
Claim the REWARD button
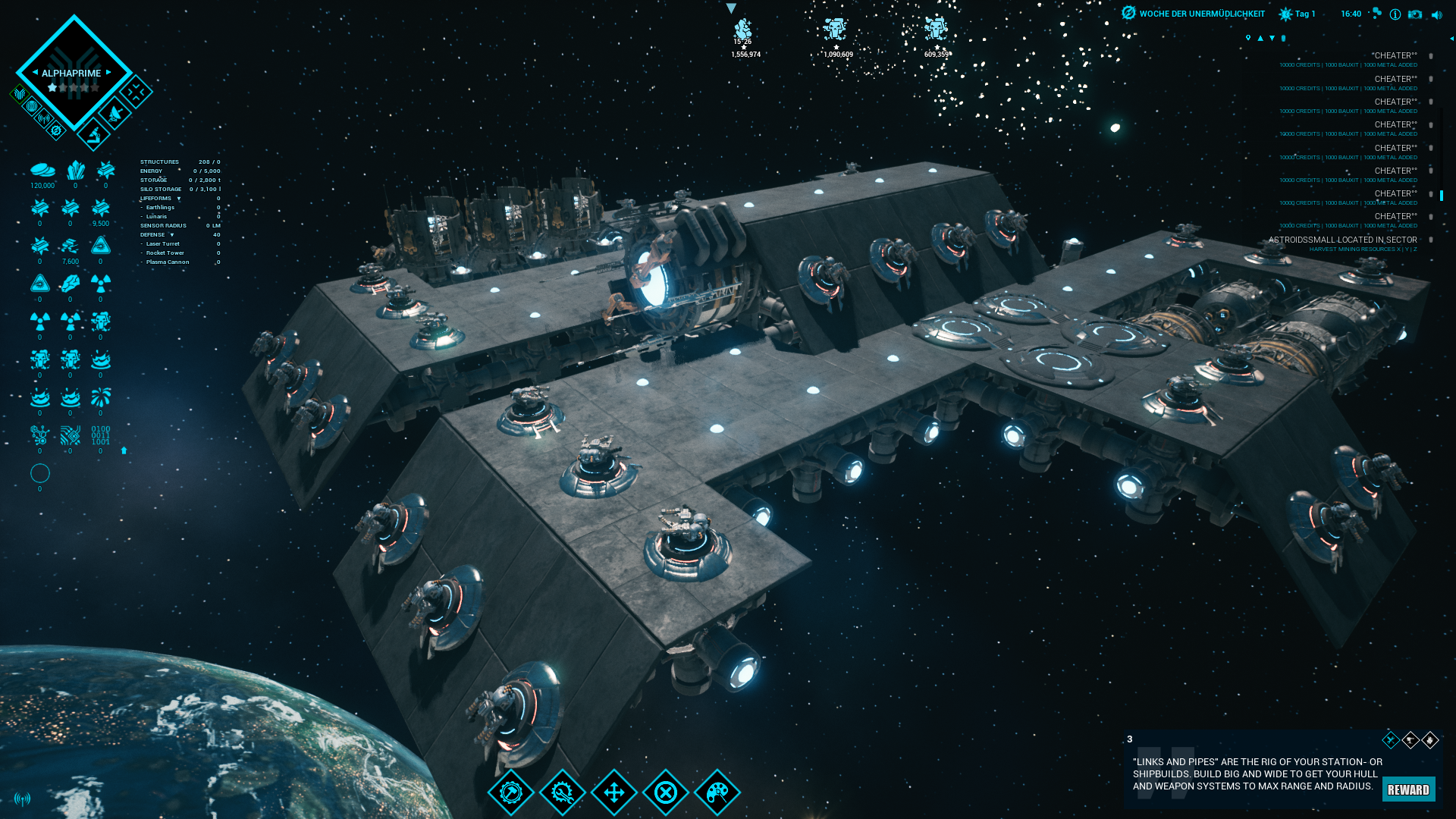click(x=1408, y=789)
